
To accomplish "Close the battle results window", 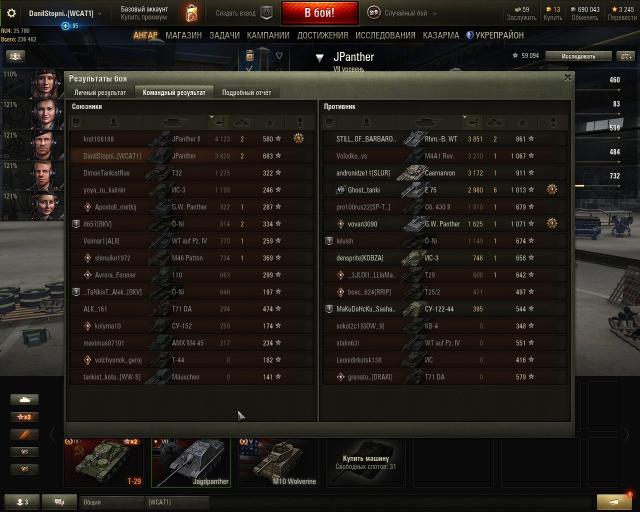I will click(x=568, y=76).
